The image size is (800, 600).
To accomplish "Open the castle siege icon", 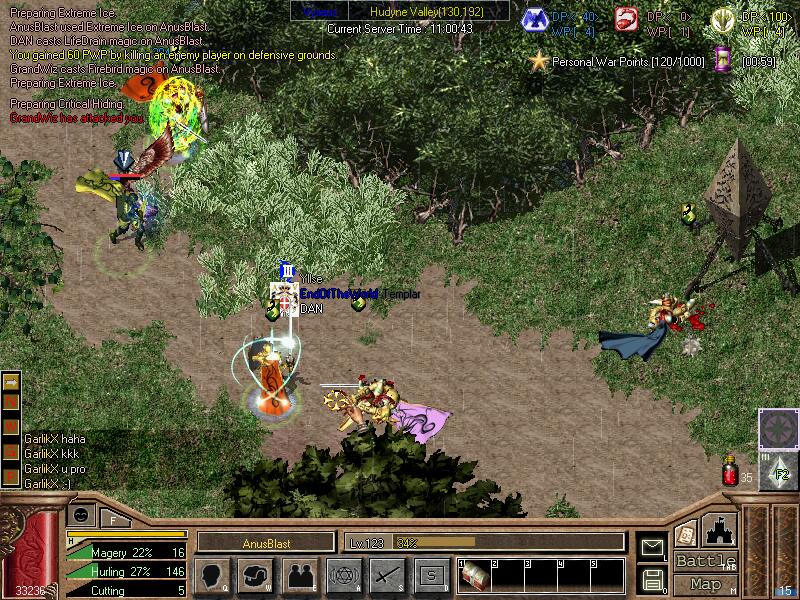I will [x=720, y=530].
